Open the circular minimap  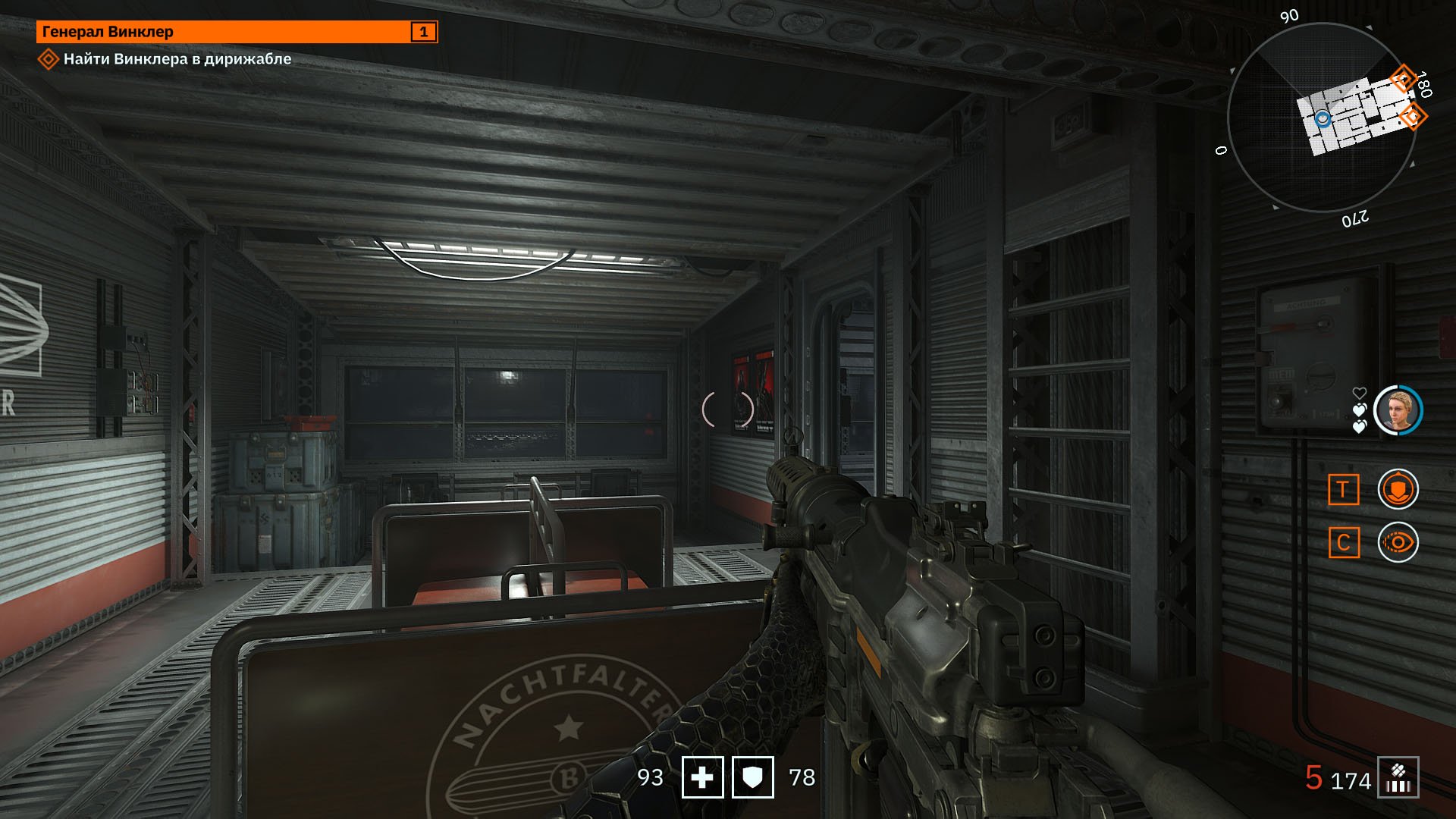point(1321,118)
